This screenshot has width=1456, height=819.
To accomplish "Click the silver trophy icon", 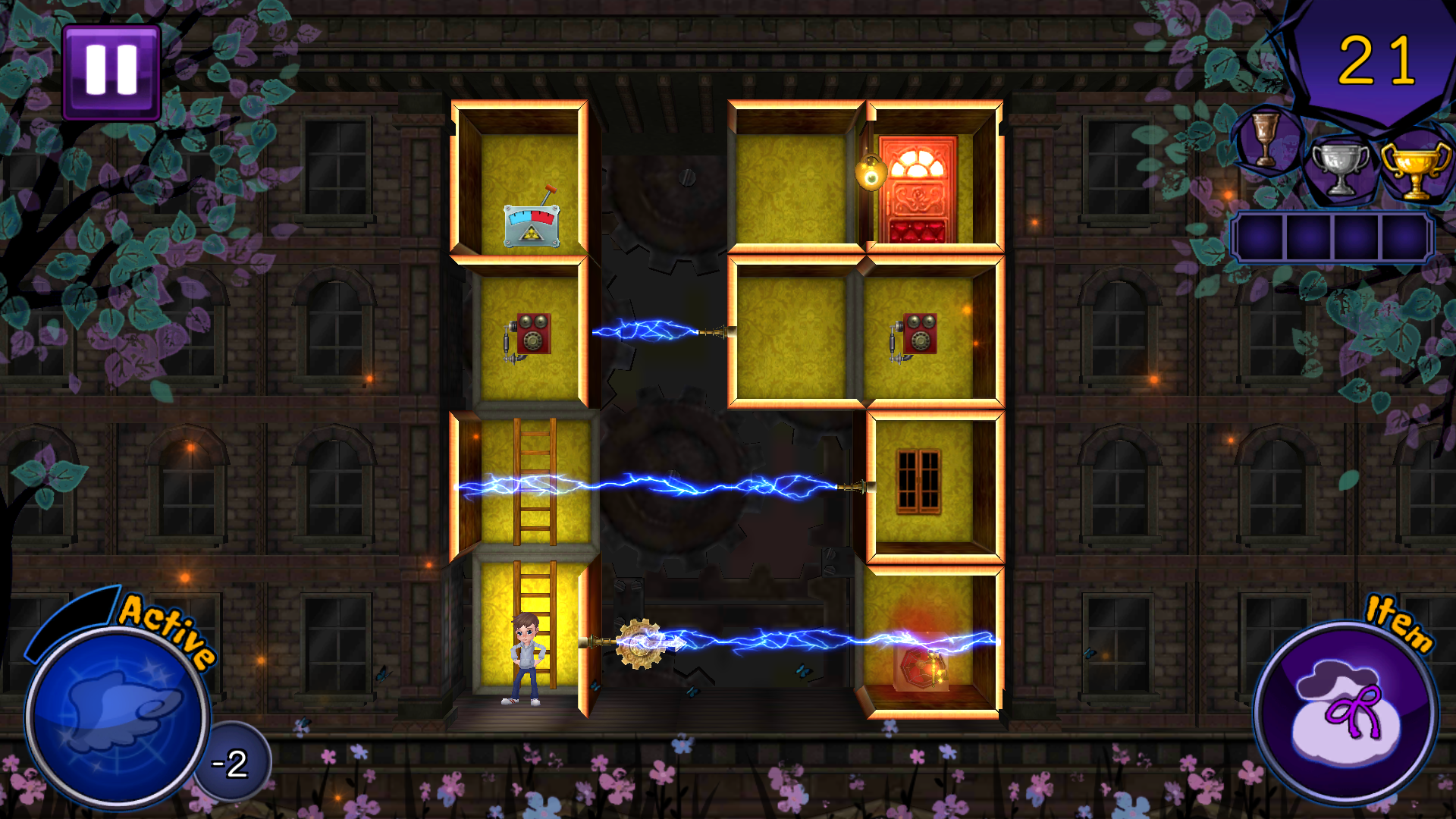I will coord(1338,167).
